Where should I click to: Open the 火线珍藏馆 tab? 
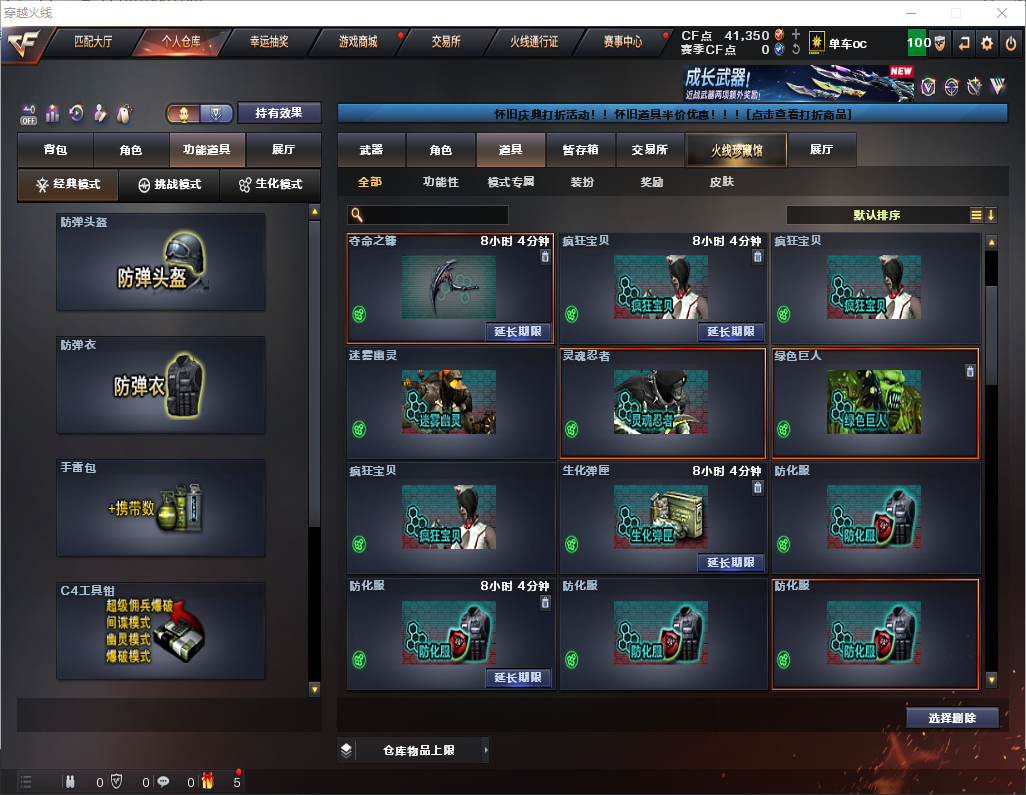[736, 150]
